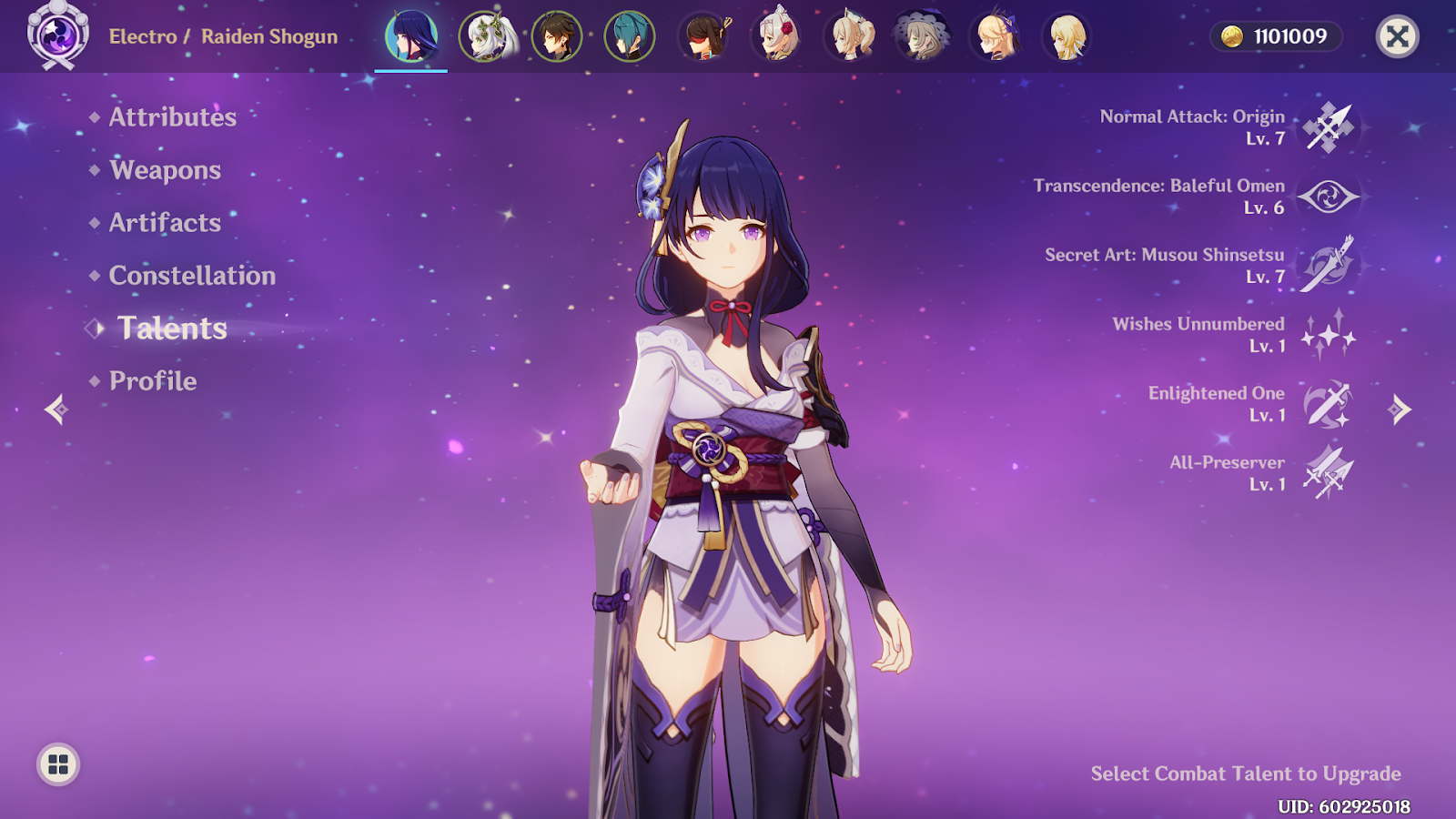This screenshot has height=819, width=1456.
Task: Pick Lisa's witch-hat portrait
Action: pos(922,37)
